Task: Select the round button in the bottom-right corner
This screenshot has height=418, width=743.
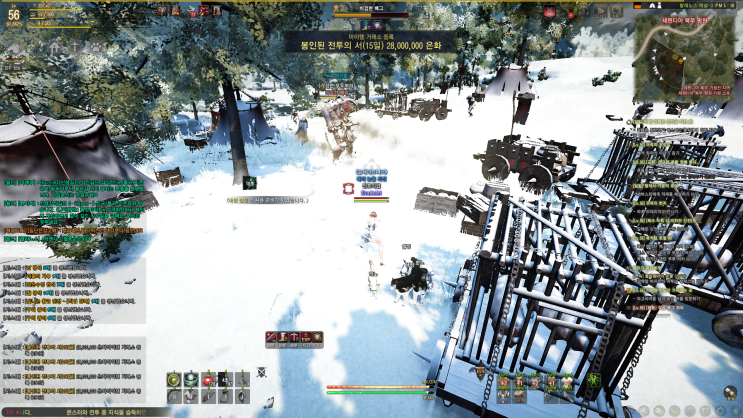Action: (730, 393)
